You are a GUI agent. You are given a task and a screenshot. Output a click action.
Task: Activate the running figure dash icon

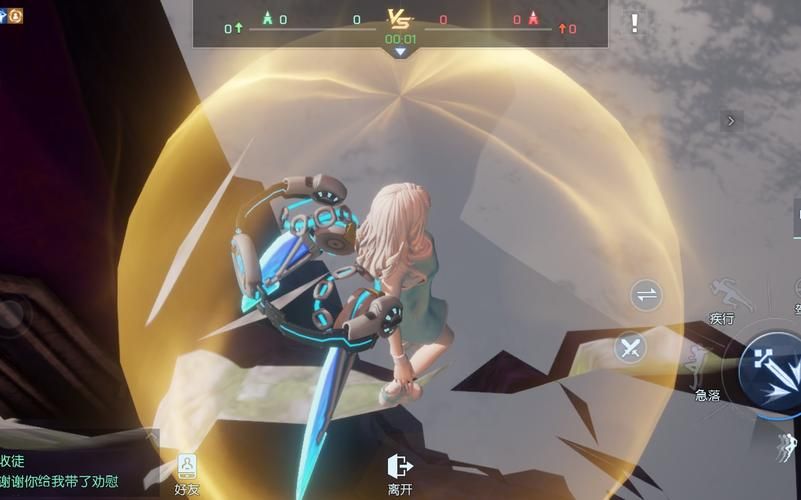point(786,446)
